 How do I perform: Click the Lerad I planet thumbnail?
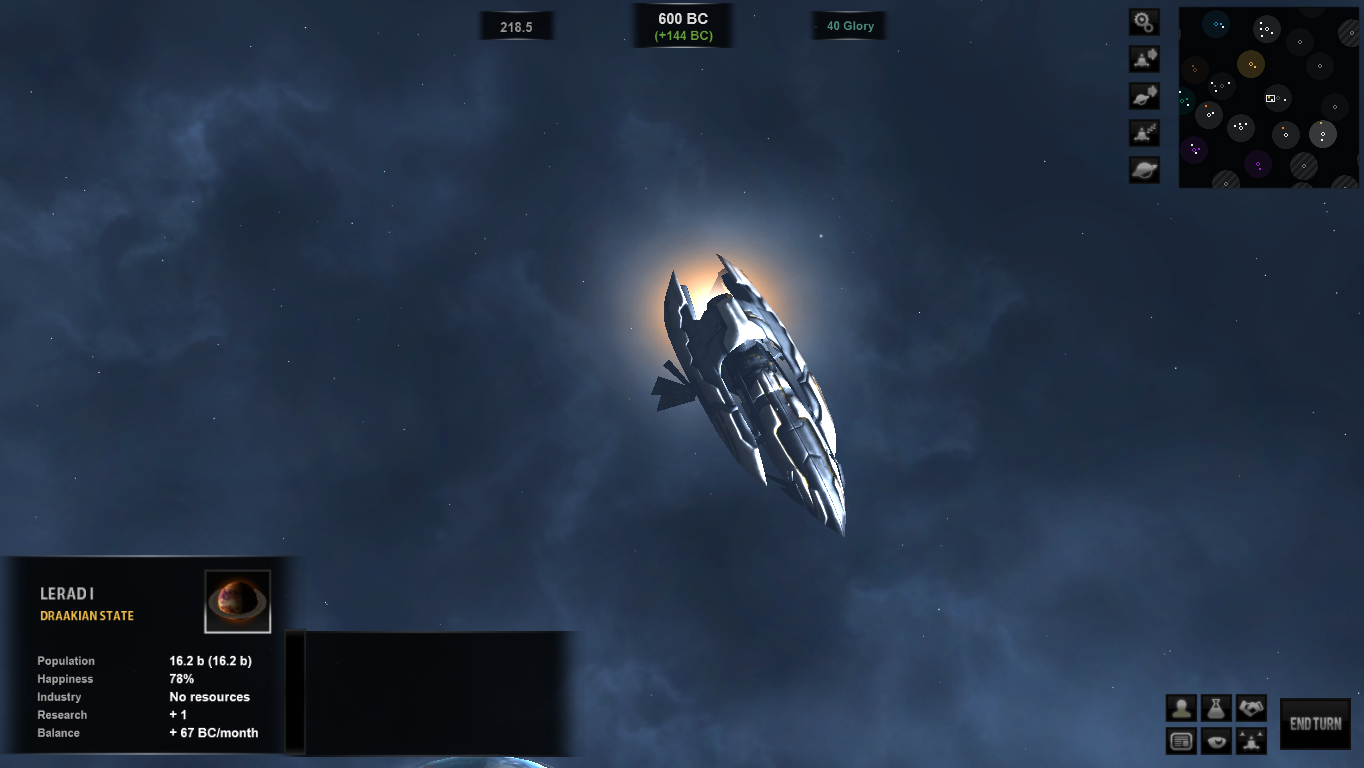pos(237,600)
